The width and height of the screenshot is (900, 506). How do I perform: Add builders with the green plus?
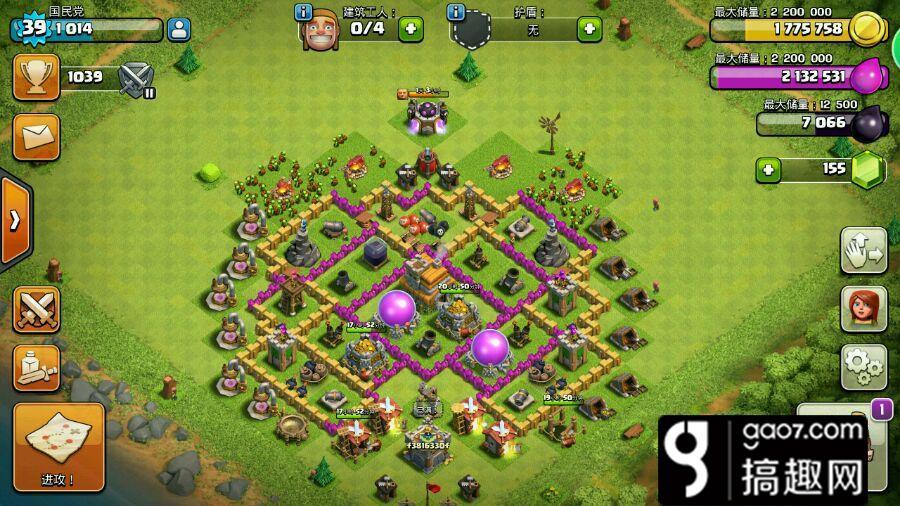tap(411, 29)
